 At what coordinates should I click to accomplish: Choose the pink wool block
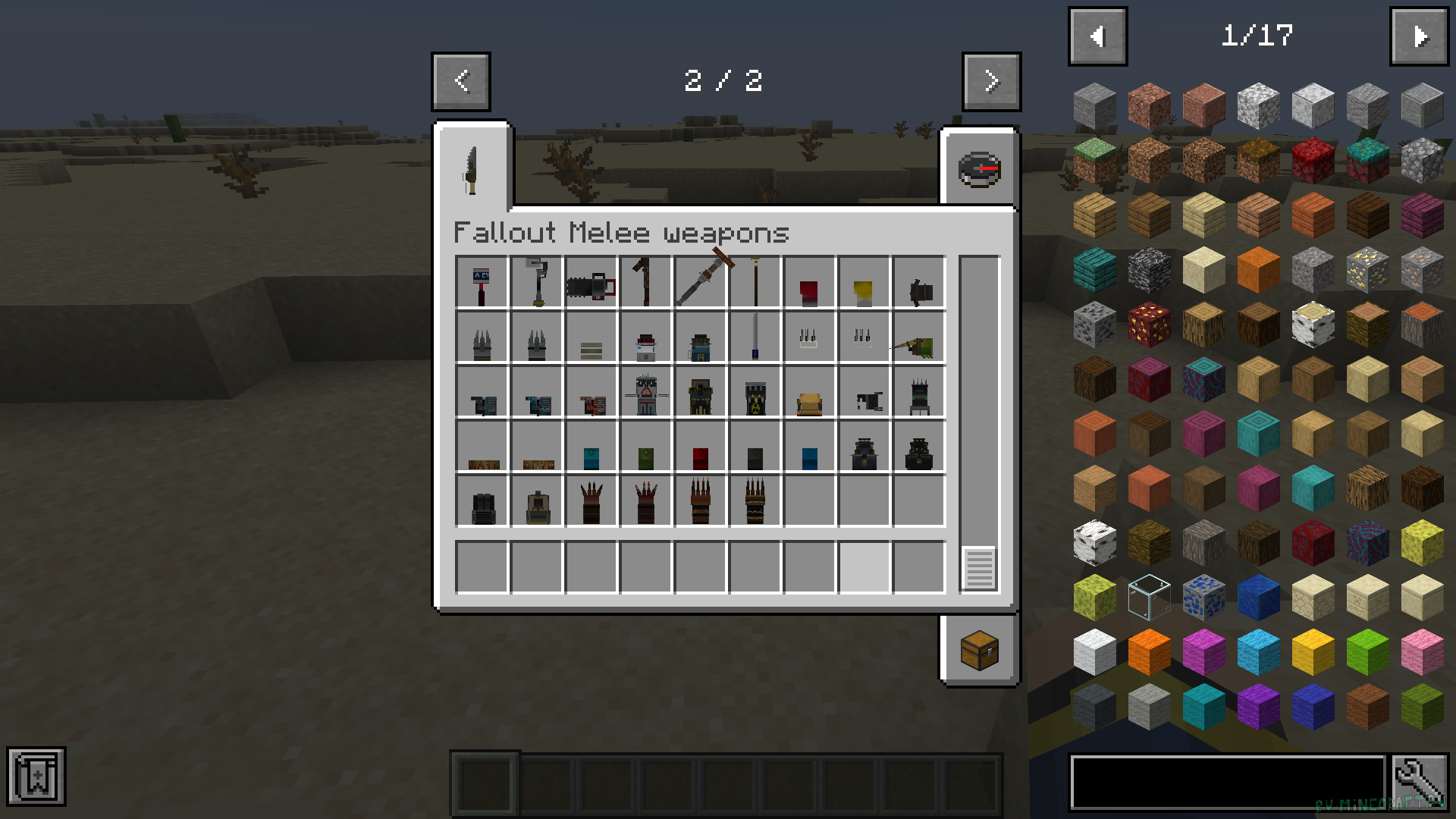(1422, 651)
